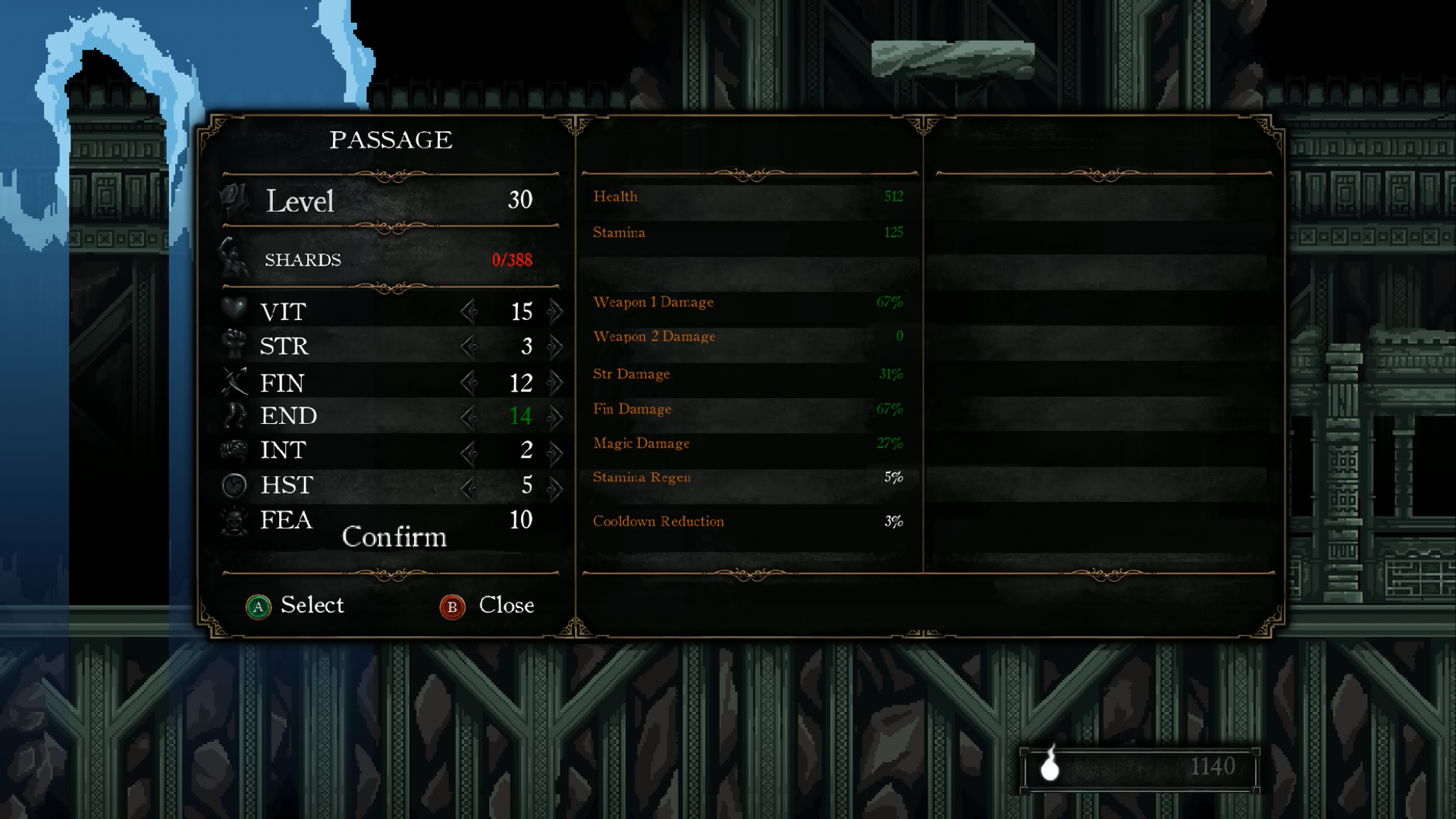This screenshot has height=819, width=1456.
Task: Raise STR using its right arrow
Action: click(x=556, y=347)
